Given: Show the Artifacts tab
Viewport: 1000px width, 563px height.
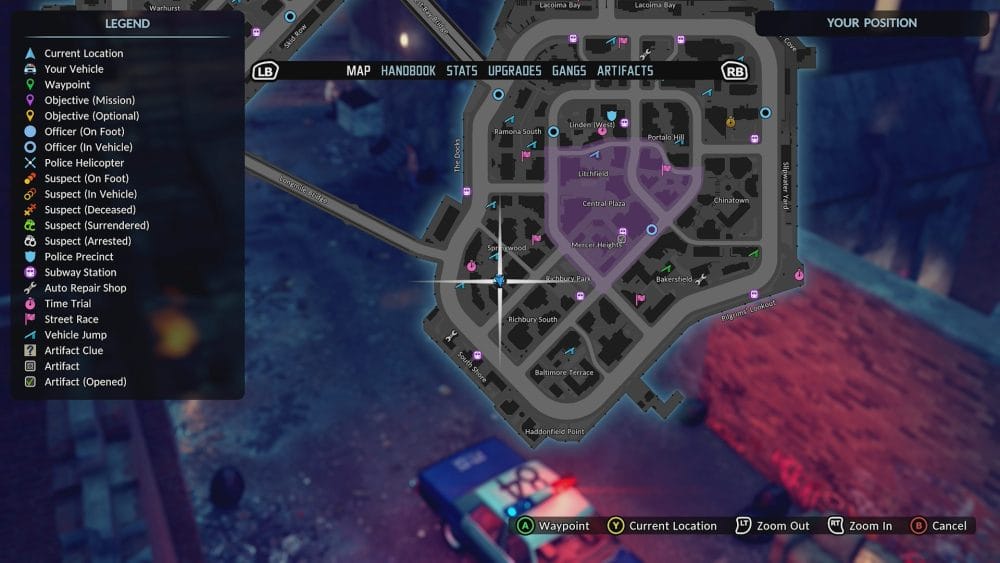Looking at the screenshot, I should click(625, 71).
